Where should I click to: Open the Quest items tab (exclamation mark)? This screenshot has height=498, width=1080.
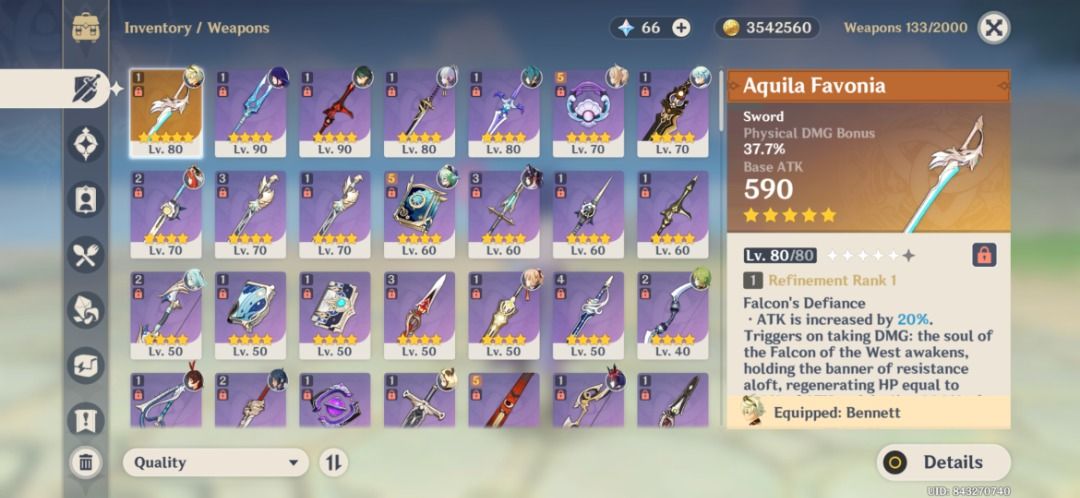click(x=86, y=419)
